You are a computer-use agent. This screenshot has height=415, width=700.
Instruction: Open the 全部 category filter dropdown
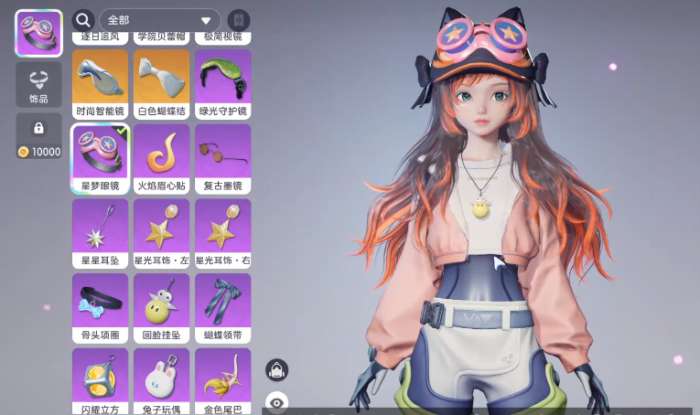point(160,20)
